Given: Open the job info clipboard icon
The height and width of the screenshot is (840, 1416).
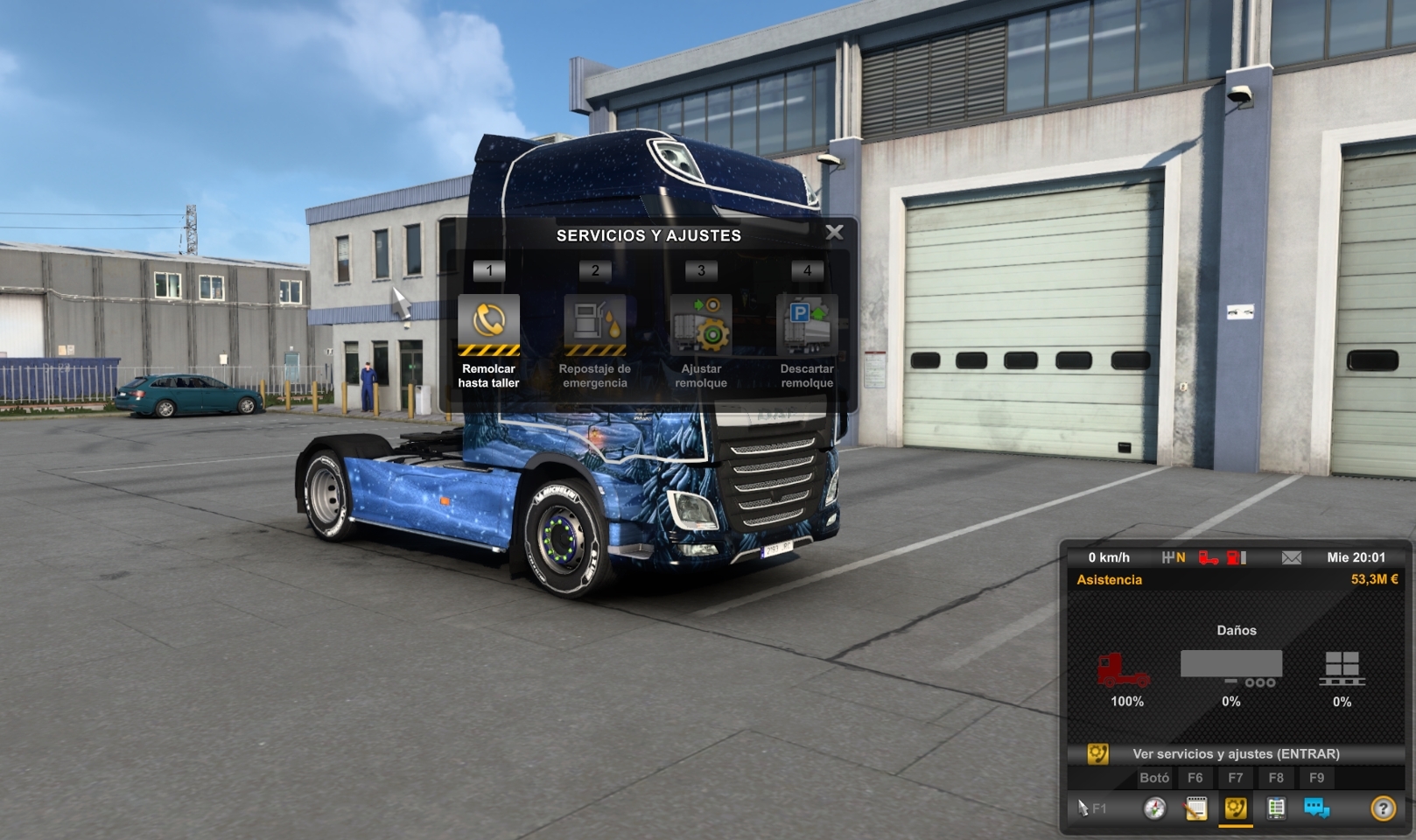Looking at the screenshot, I should [x=1276, y=808].
